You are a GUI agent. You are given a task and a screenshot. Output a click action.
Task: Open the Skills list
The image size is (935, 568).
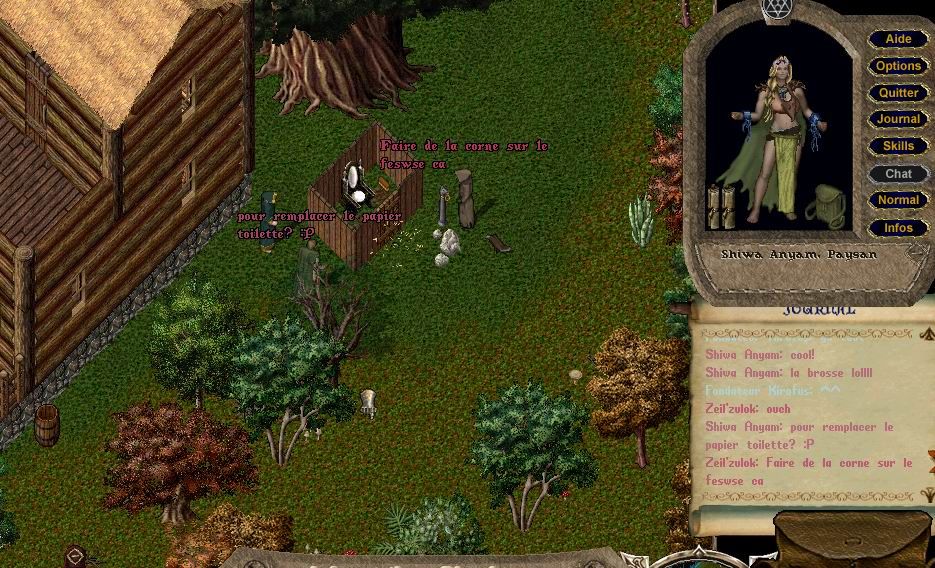click(898, 146)
